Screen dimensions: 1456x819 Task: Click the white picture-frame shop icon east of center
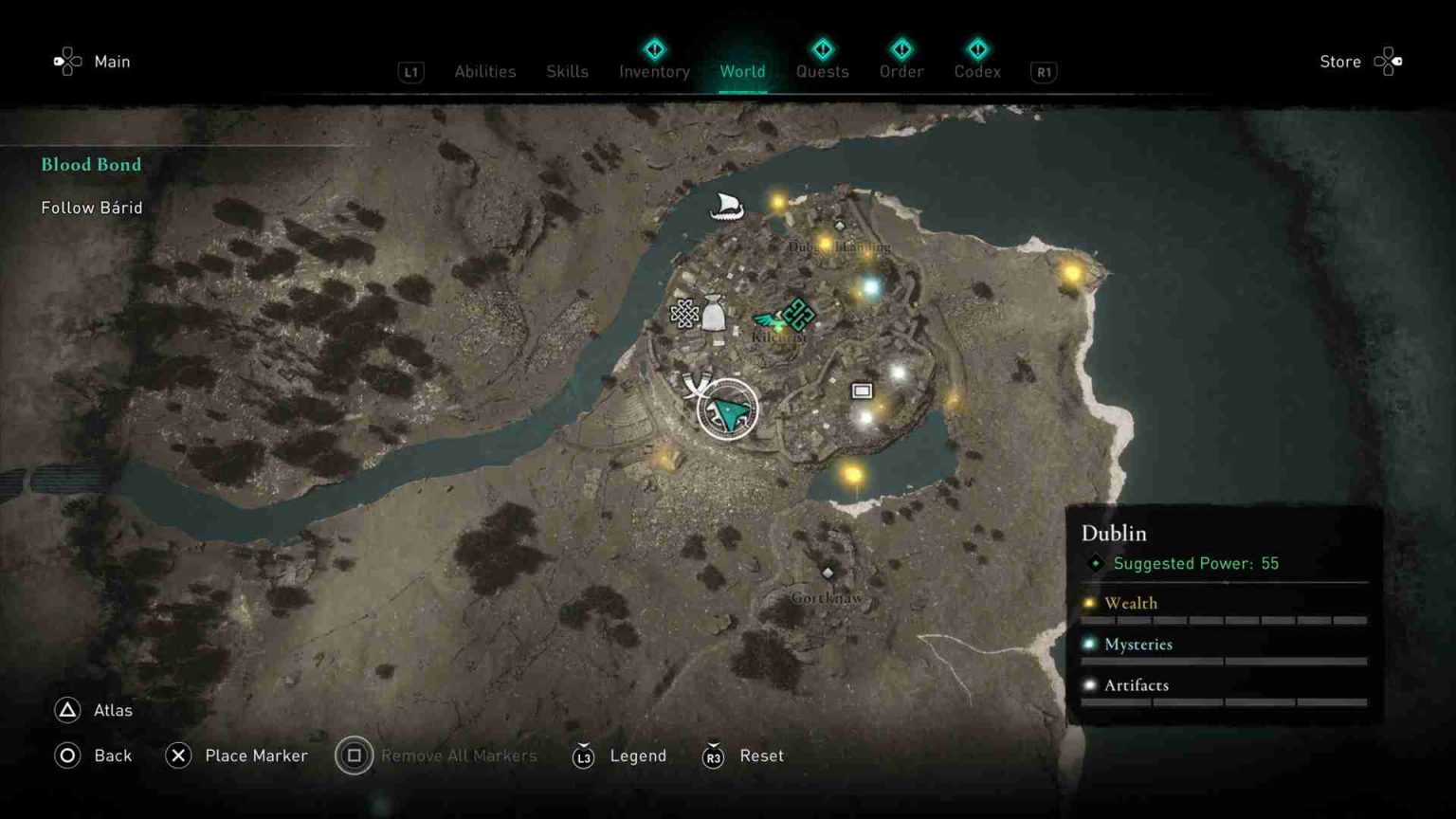tap(862, 390)
